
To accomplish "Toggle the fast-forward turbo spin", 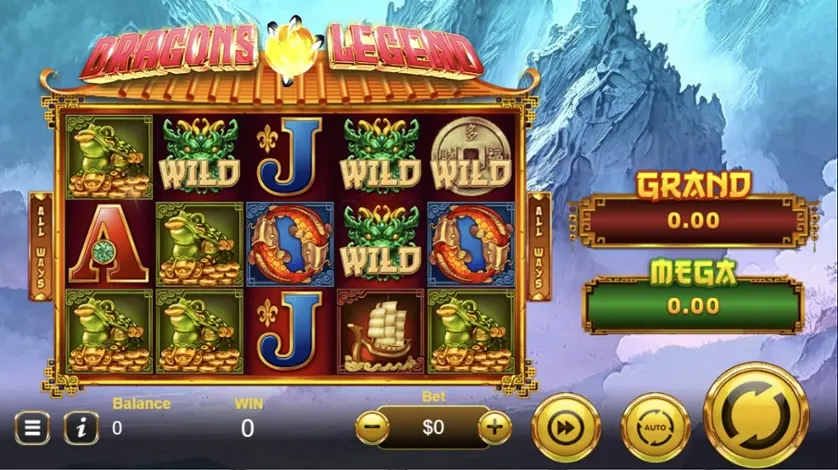I will tap(565, 428).
